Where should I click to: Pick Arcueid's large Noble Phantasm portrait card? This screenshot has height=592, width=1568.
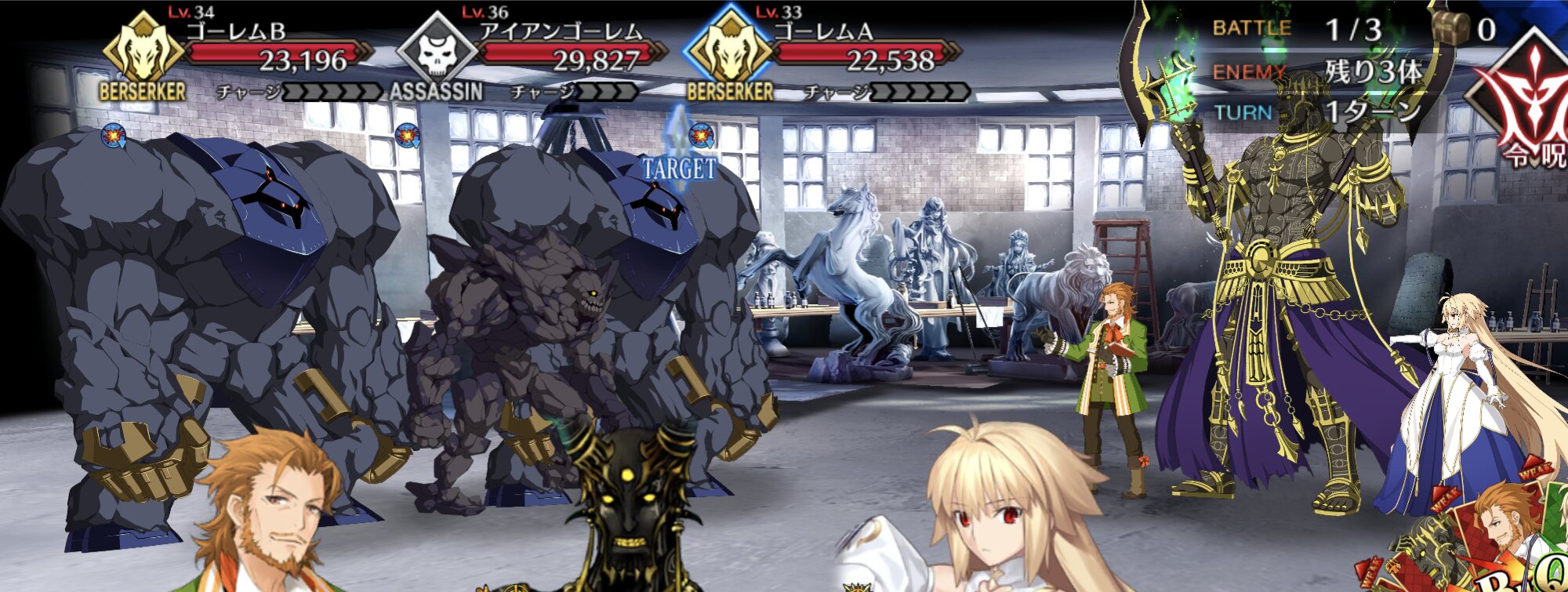click(x=988, y=518)
